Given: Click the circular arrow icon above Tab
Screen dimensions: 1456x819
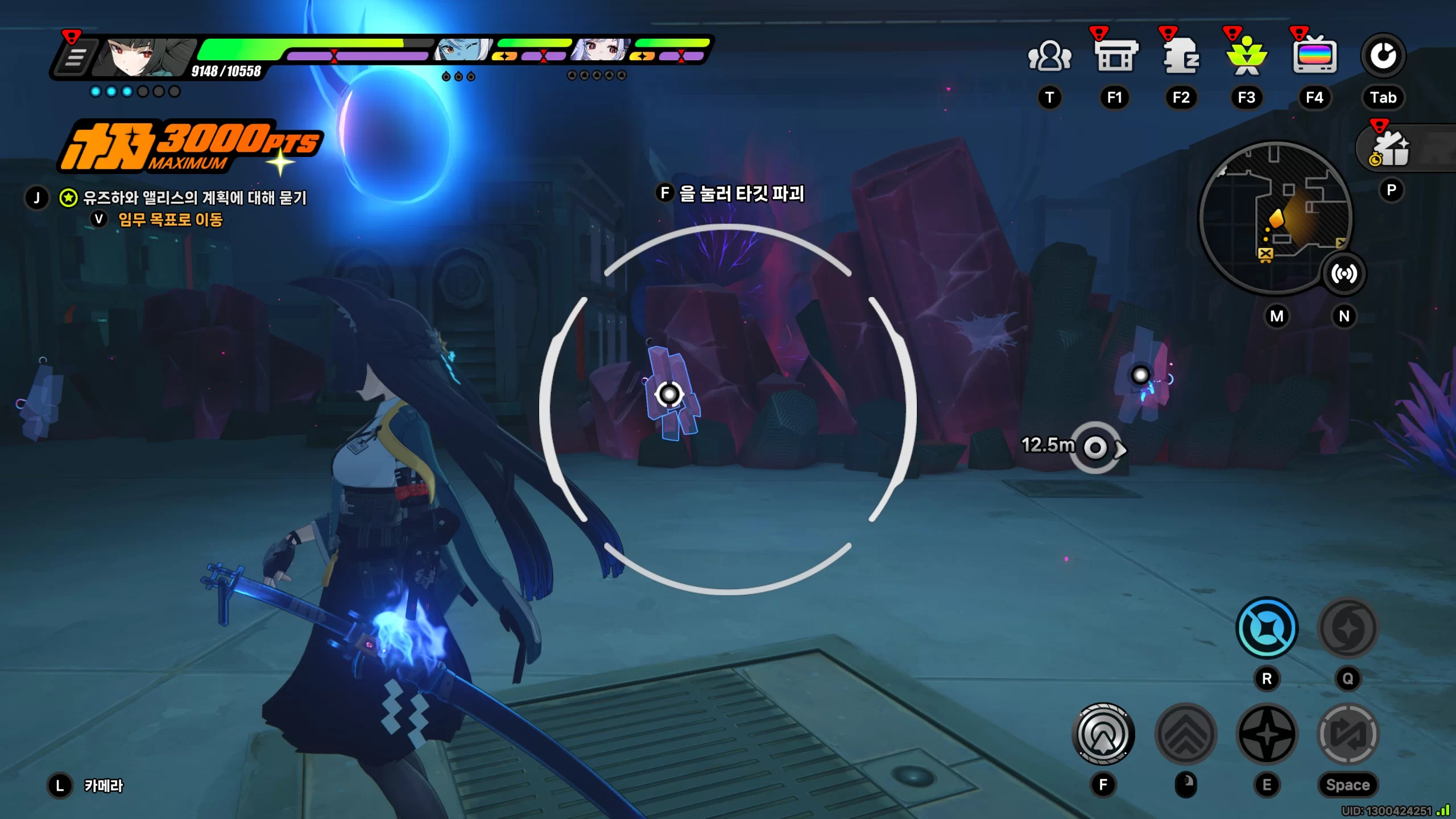Looking at the screenshot, I should coord(1383,56).
